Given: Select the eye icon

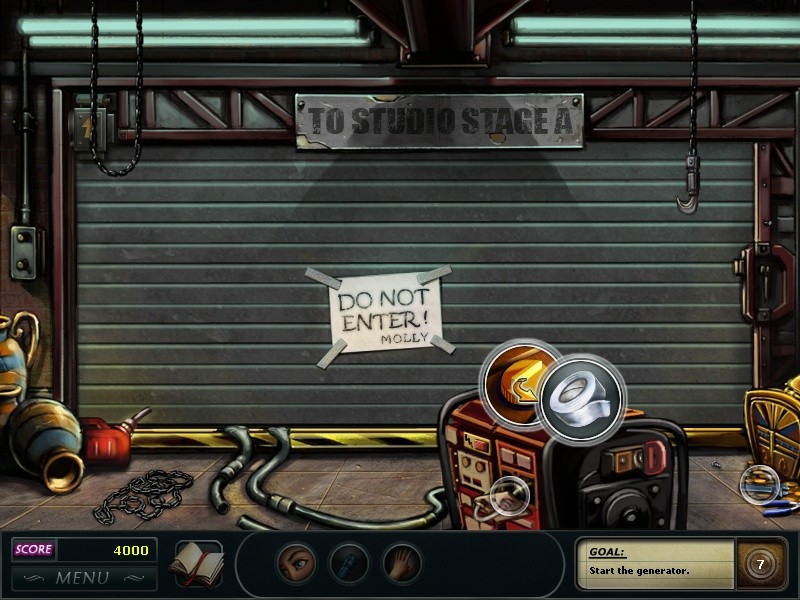Looking at the screenshot, I should click(x=295, y=564).
